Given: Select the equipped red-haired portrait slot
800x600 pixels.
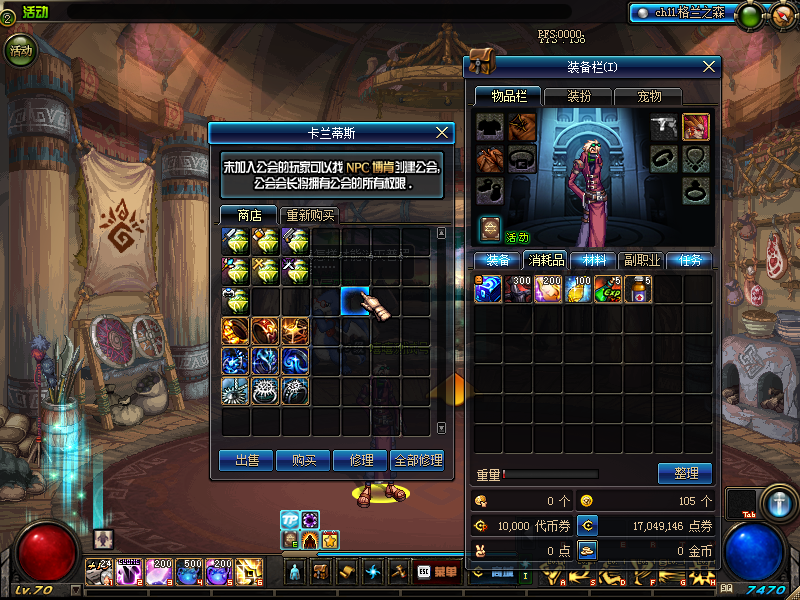Looking at the screenshot, I should (x=696, y=127).
